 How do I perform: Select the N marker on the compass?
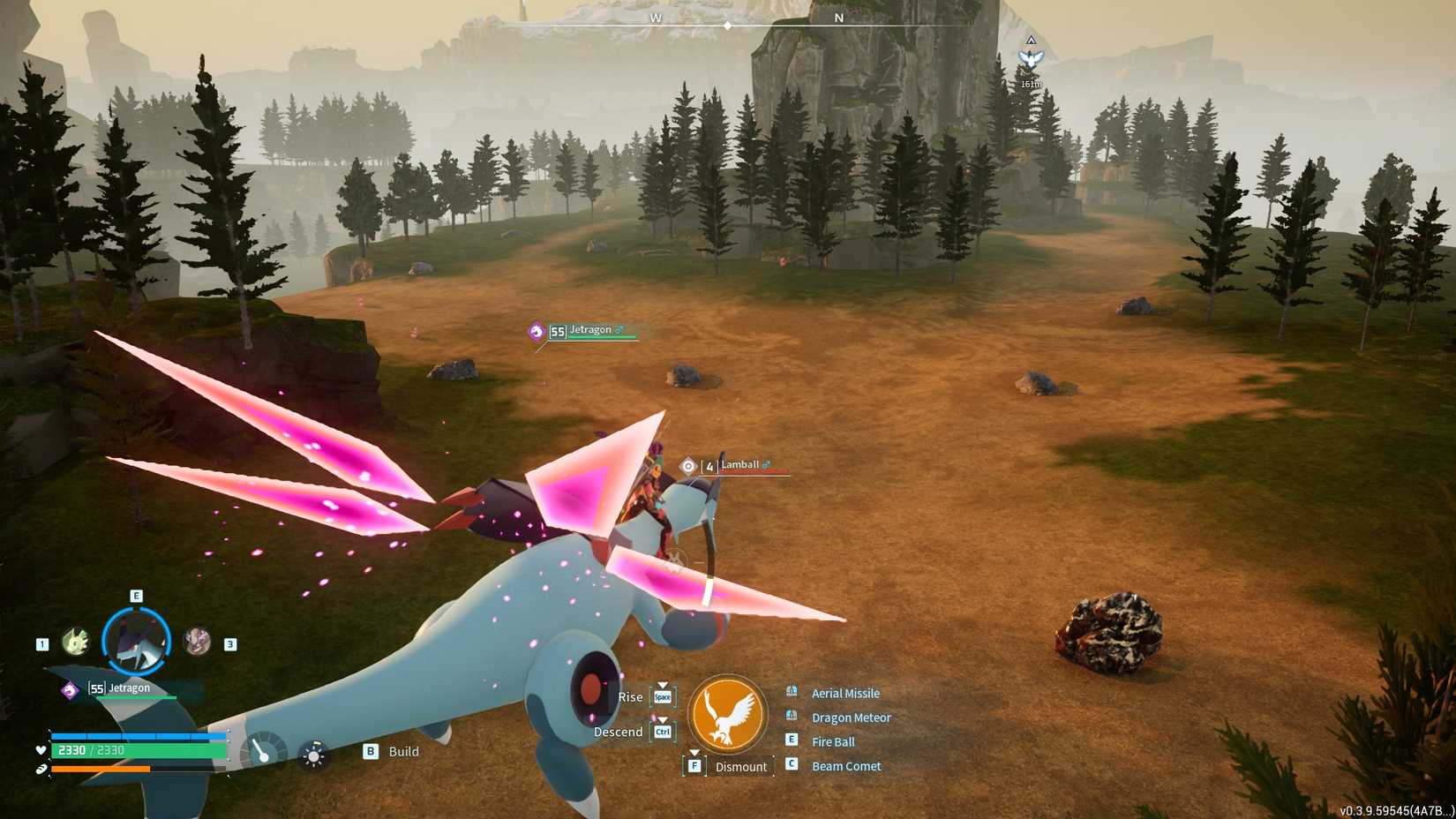[840, 18]
